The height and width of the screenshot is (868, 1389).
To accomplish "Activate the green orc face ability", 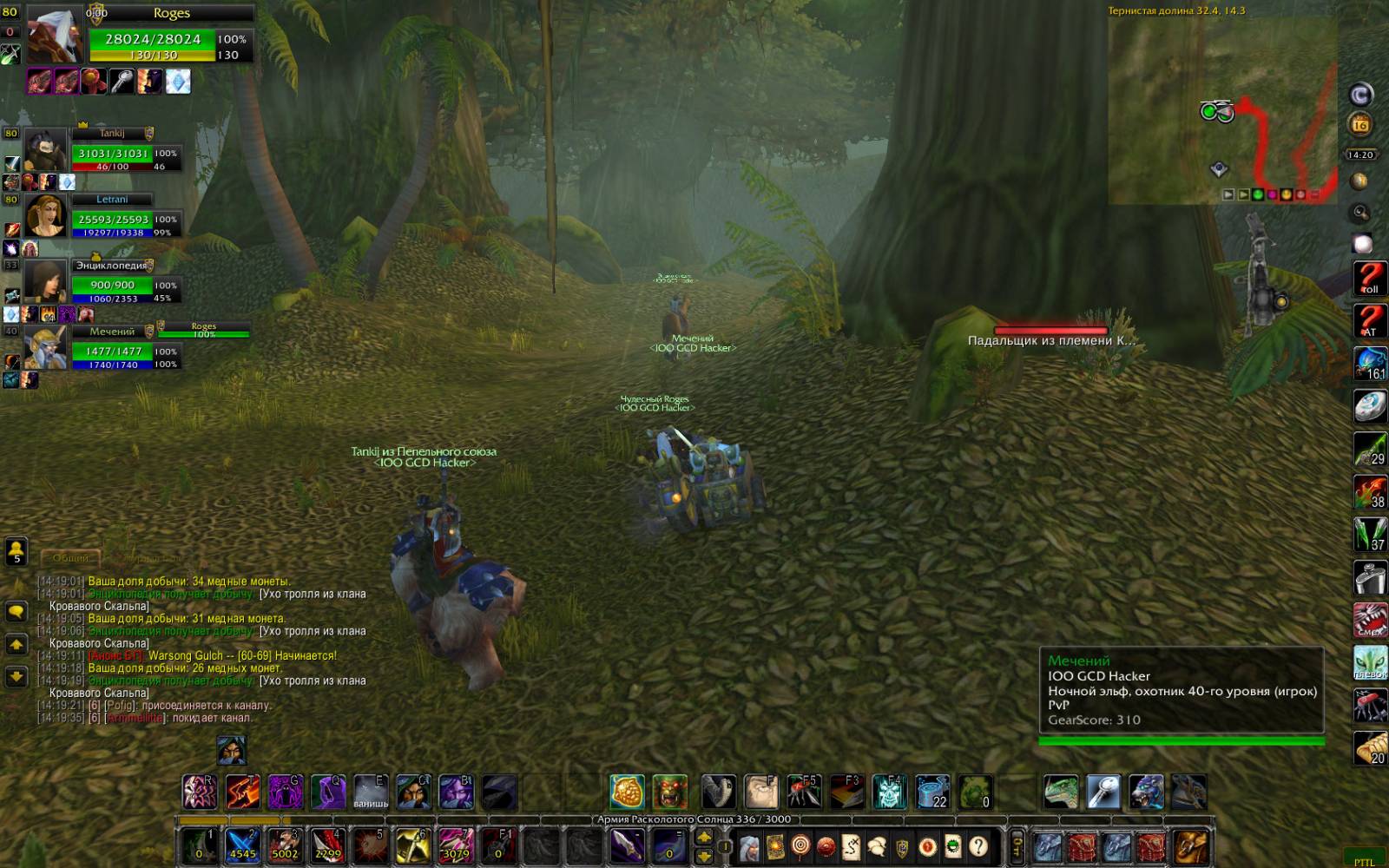I will 670,792.
